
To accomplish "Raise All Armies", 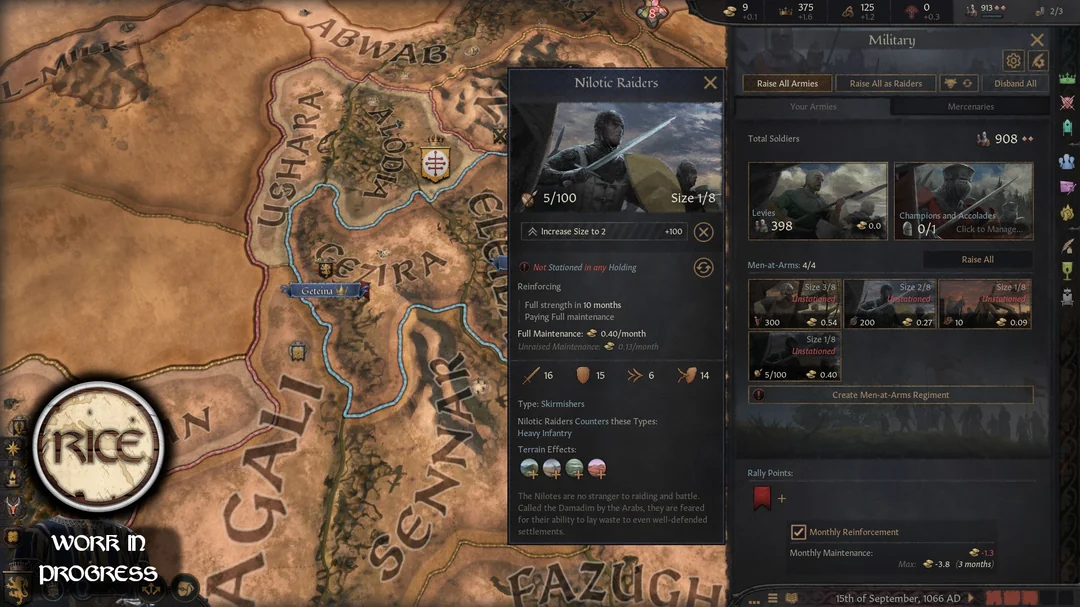I will [x=787, y=84].
